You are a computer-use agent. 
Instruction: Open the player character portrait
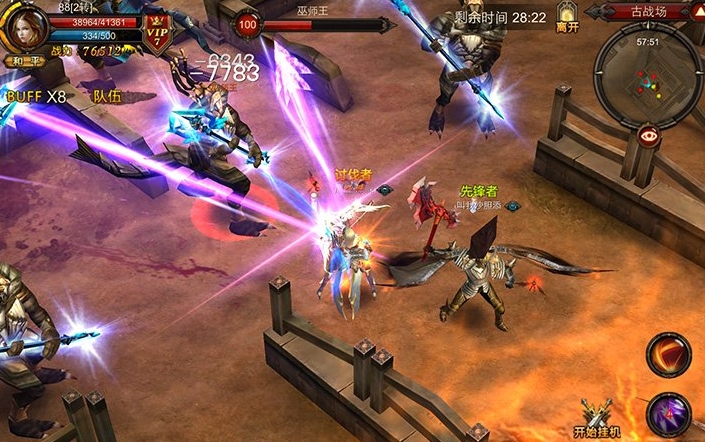[23, 27]
